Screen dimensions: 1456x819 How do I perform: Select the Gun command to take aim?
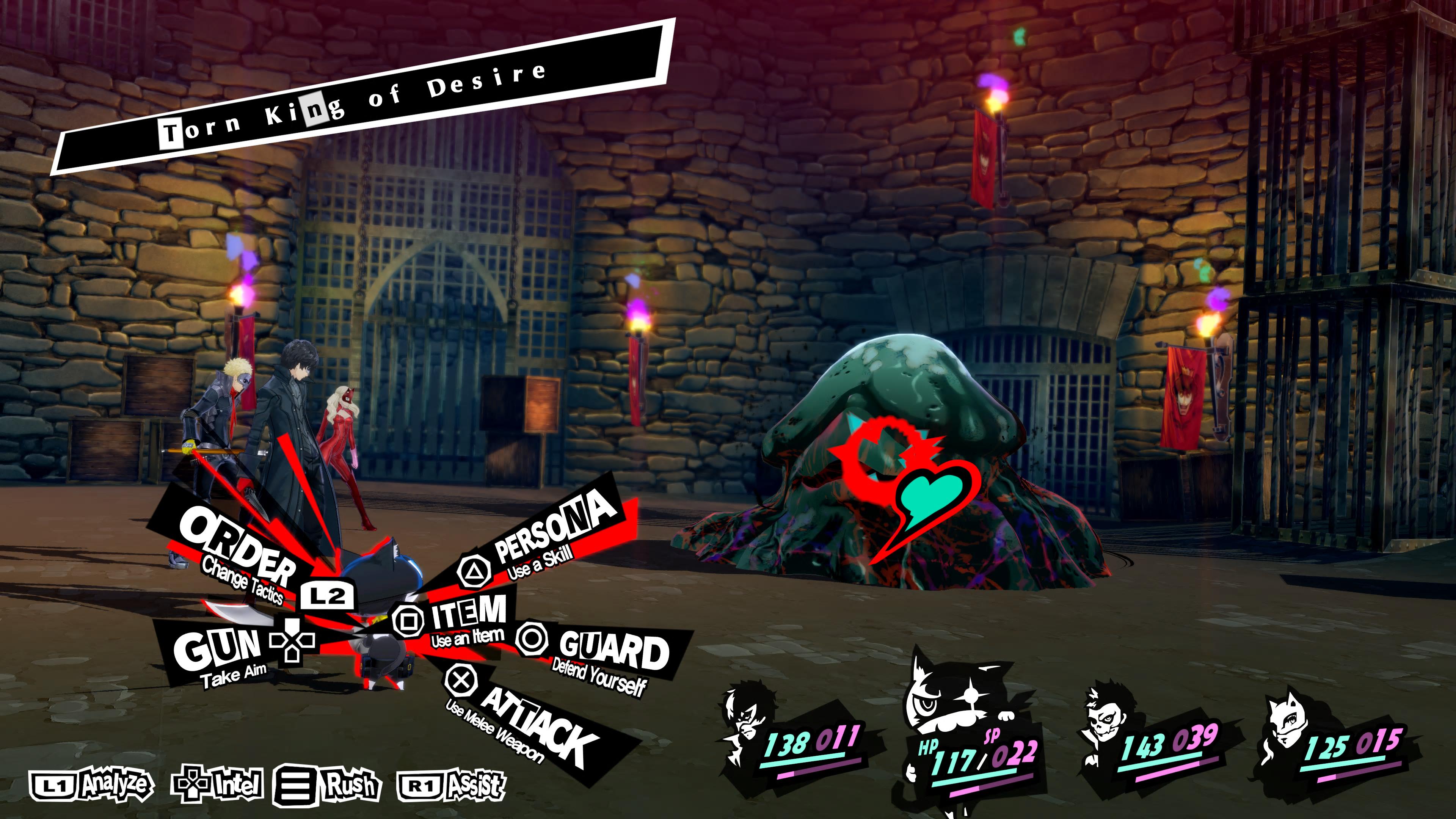coord(218,650)
